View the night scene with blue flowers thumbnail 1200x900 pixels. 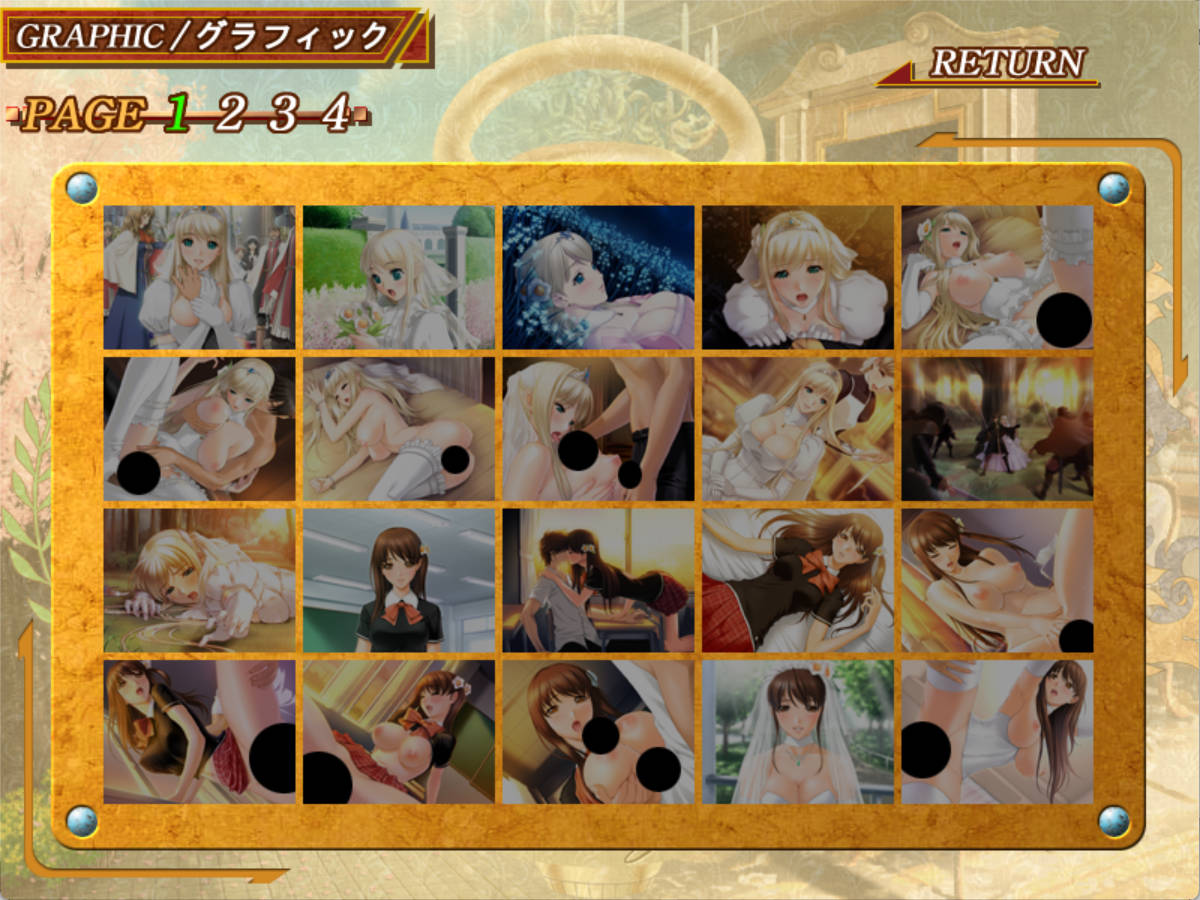[598, 277]
